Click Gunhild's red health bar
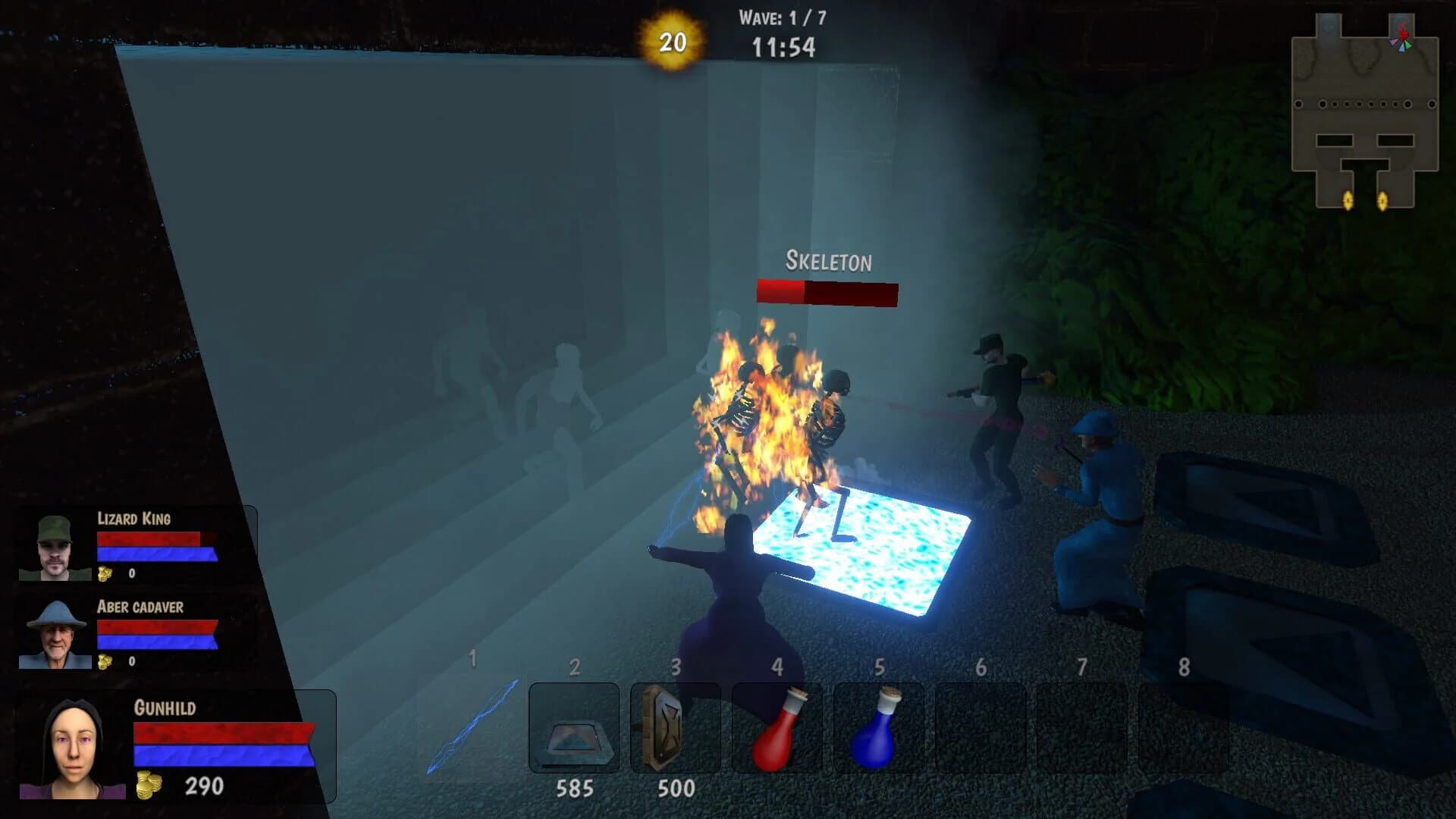Screen dimensions: 1456x819 (x=220, y=732)
